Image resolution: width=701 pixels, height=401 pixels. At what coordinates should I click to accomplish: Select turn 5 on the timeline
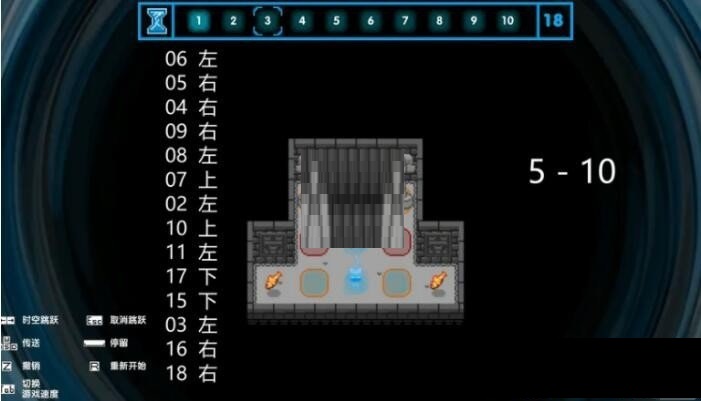point(336,20)
